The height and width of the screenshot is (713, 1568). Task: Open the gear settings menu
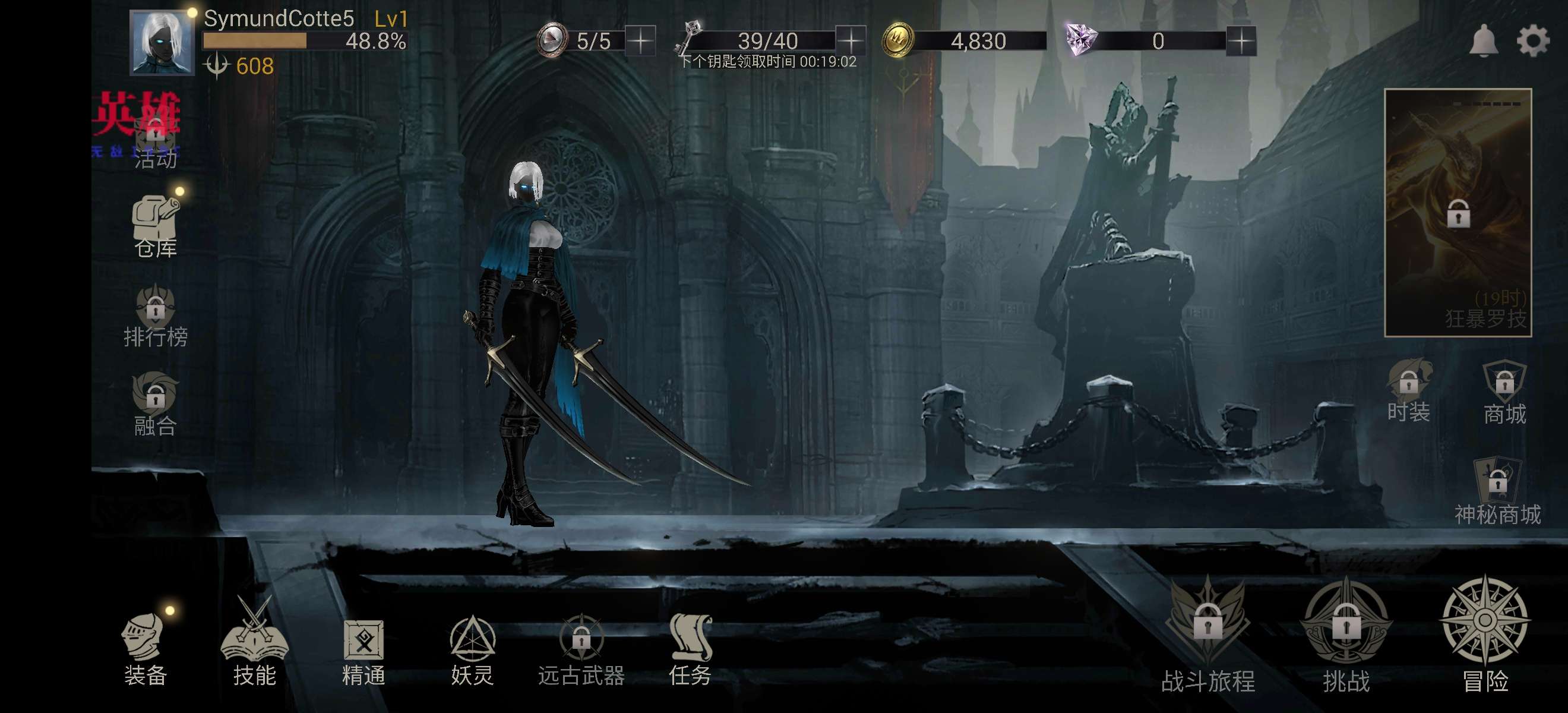[1533, 41]
